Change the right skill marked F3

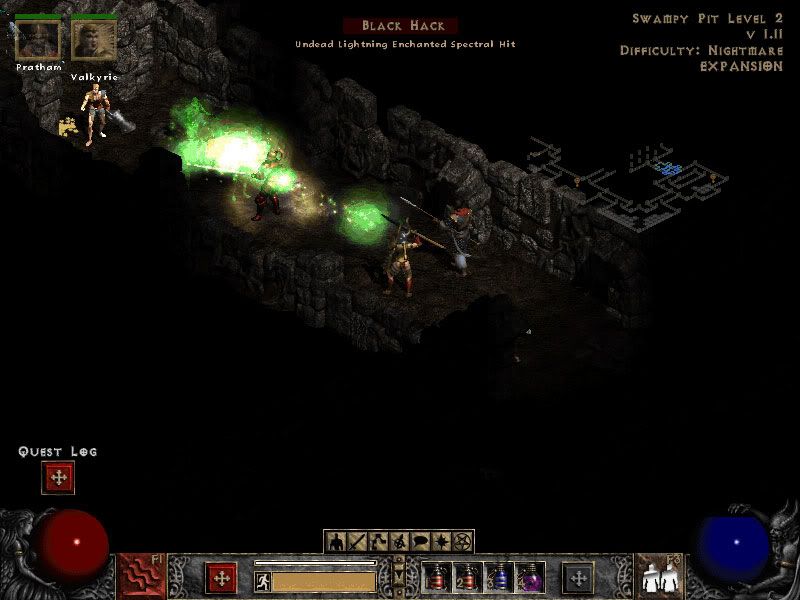tap(659, 577)
